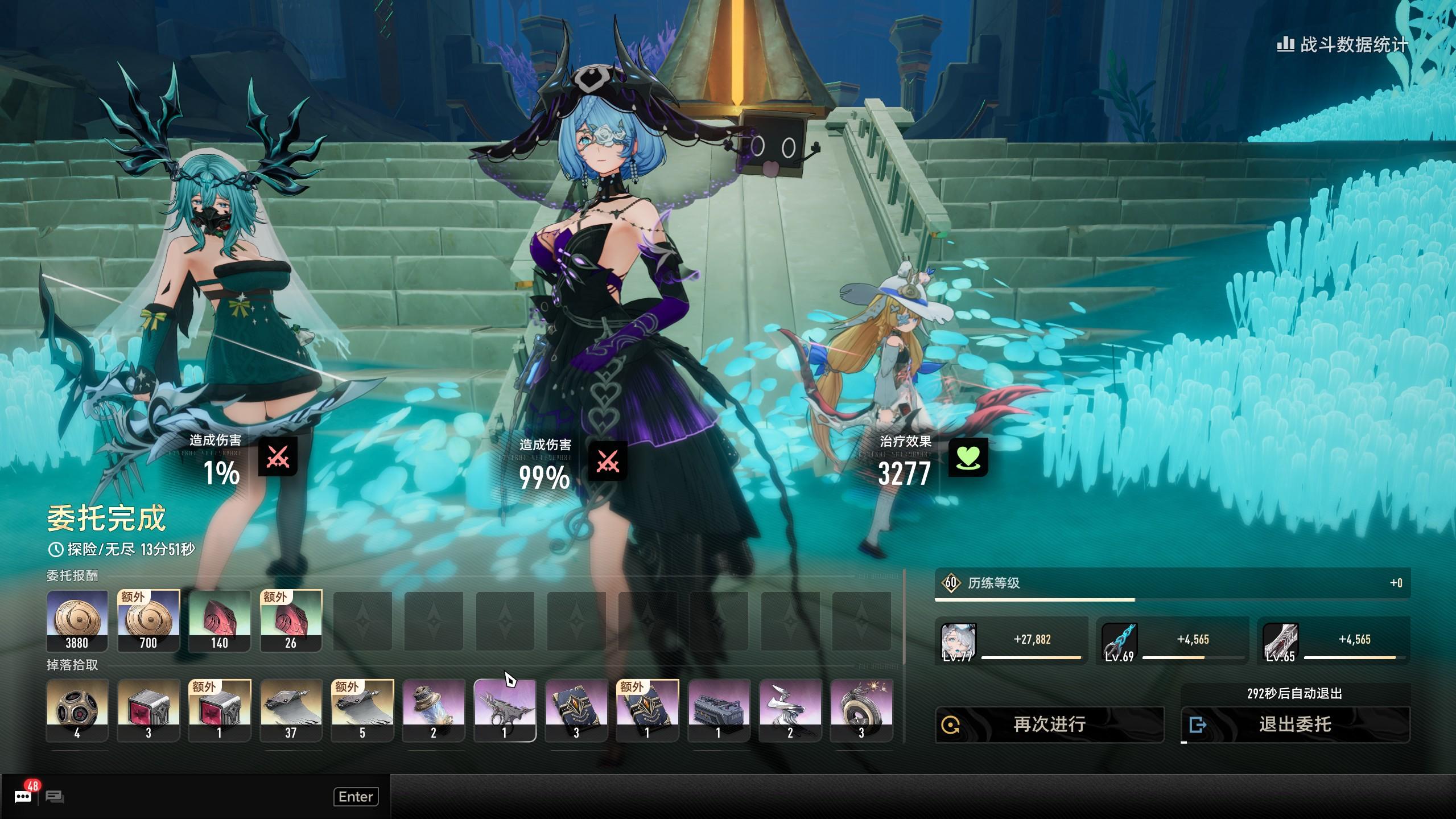
Task: Open the secondary chat channel icon
Action: click(x=55, y=797)
